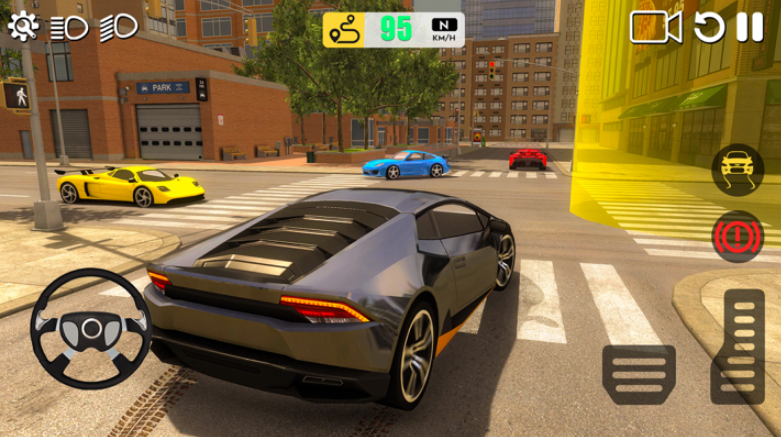This screenshot has width=781, height=437.
Task: Switch the camera view
Action: click(655, 27)
